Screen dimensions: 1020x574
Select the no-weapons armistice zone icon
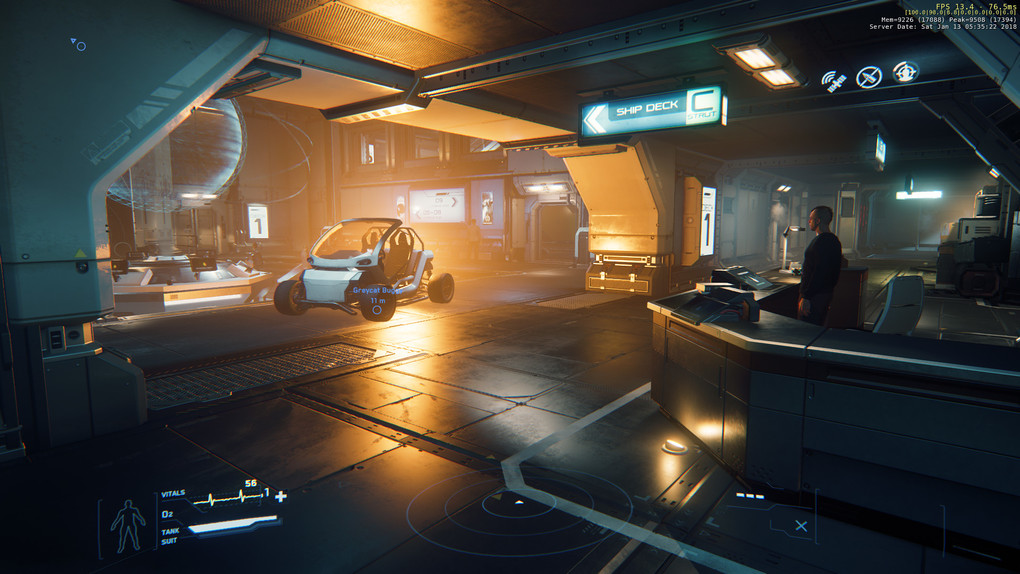869,77
